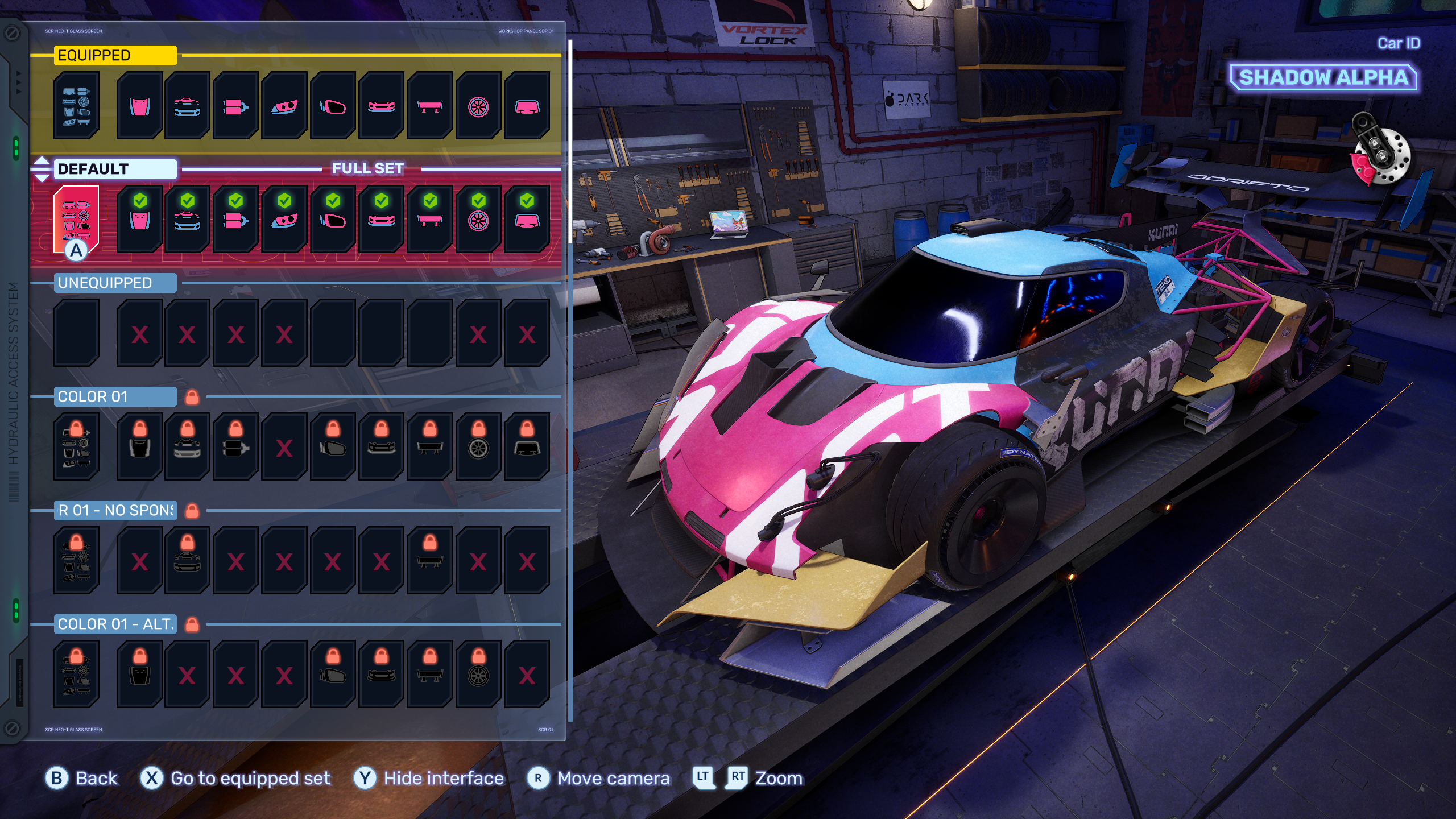Select the Default spoiler with green checkmark

[x=430, y=219]
